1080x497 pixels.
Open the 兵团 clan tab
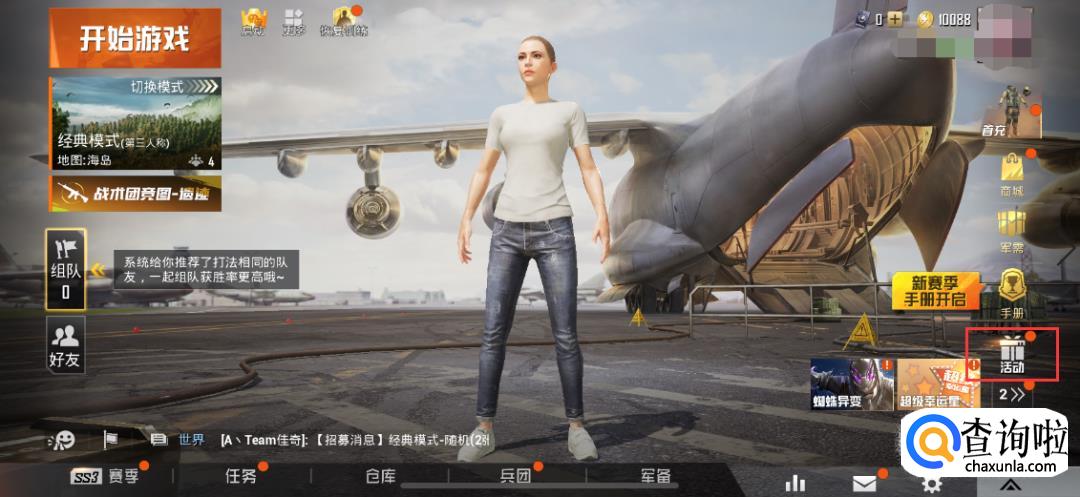click(x=516, y=477)
